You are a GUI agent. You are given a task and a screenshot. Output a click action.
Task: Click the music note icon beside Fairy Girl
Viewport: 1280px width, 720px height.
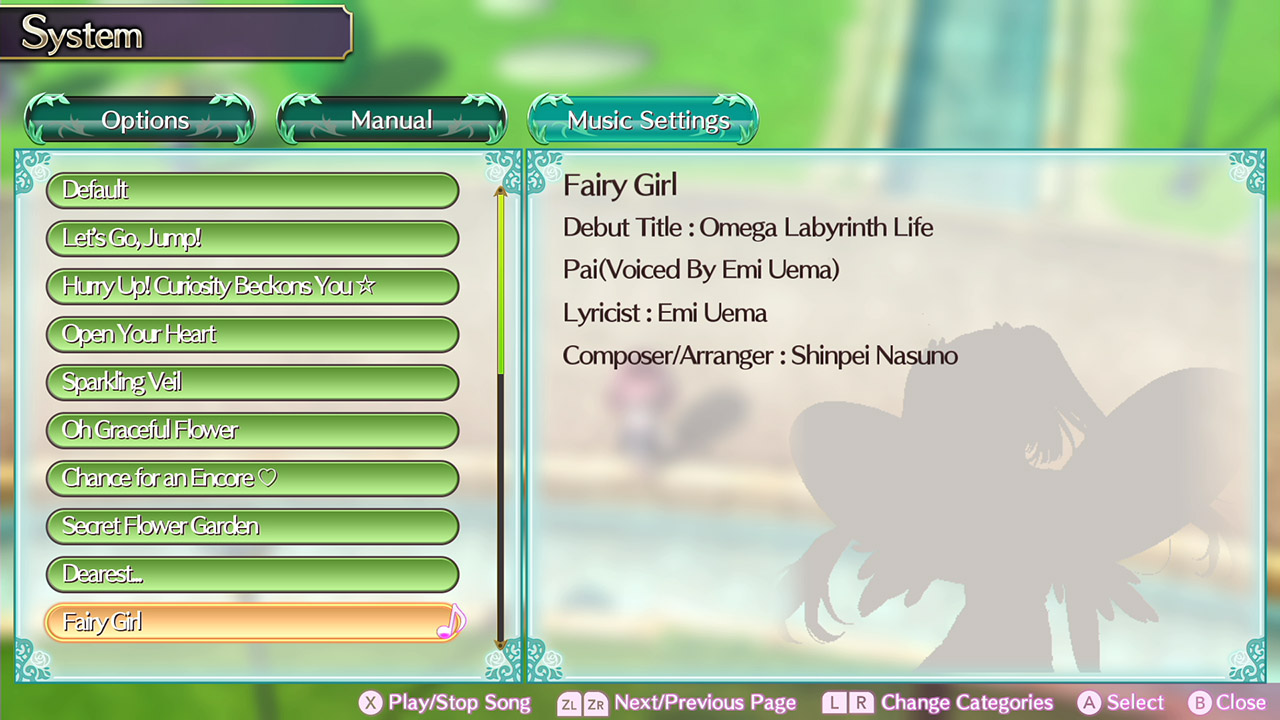pyautogui.click(x=450, y=623)
